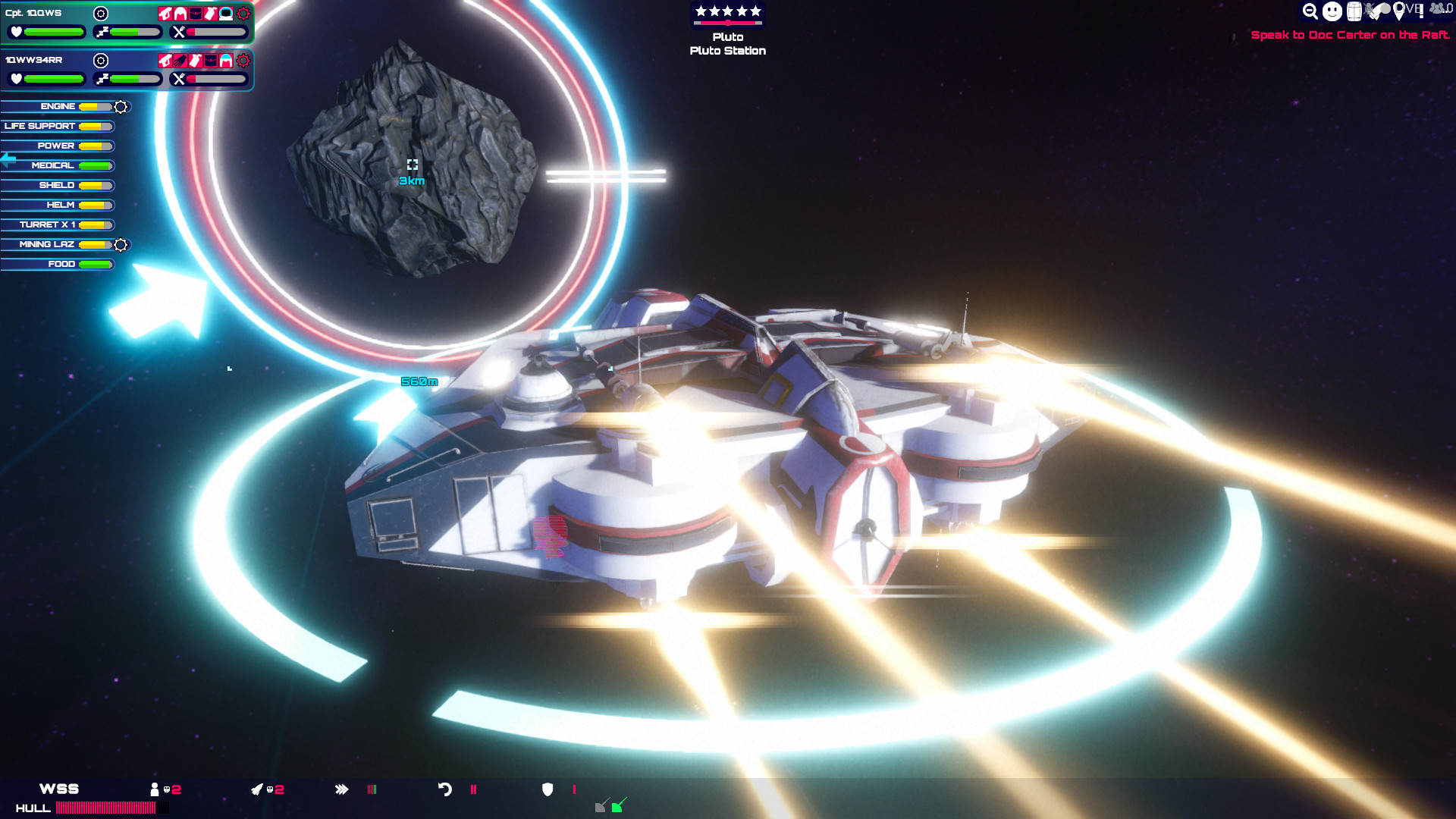1456x819 pixels.
Task: Click the Pluto Station five-star rating display
Action: tap(726, 11)
